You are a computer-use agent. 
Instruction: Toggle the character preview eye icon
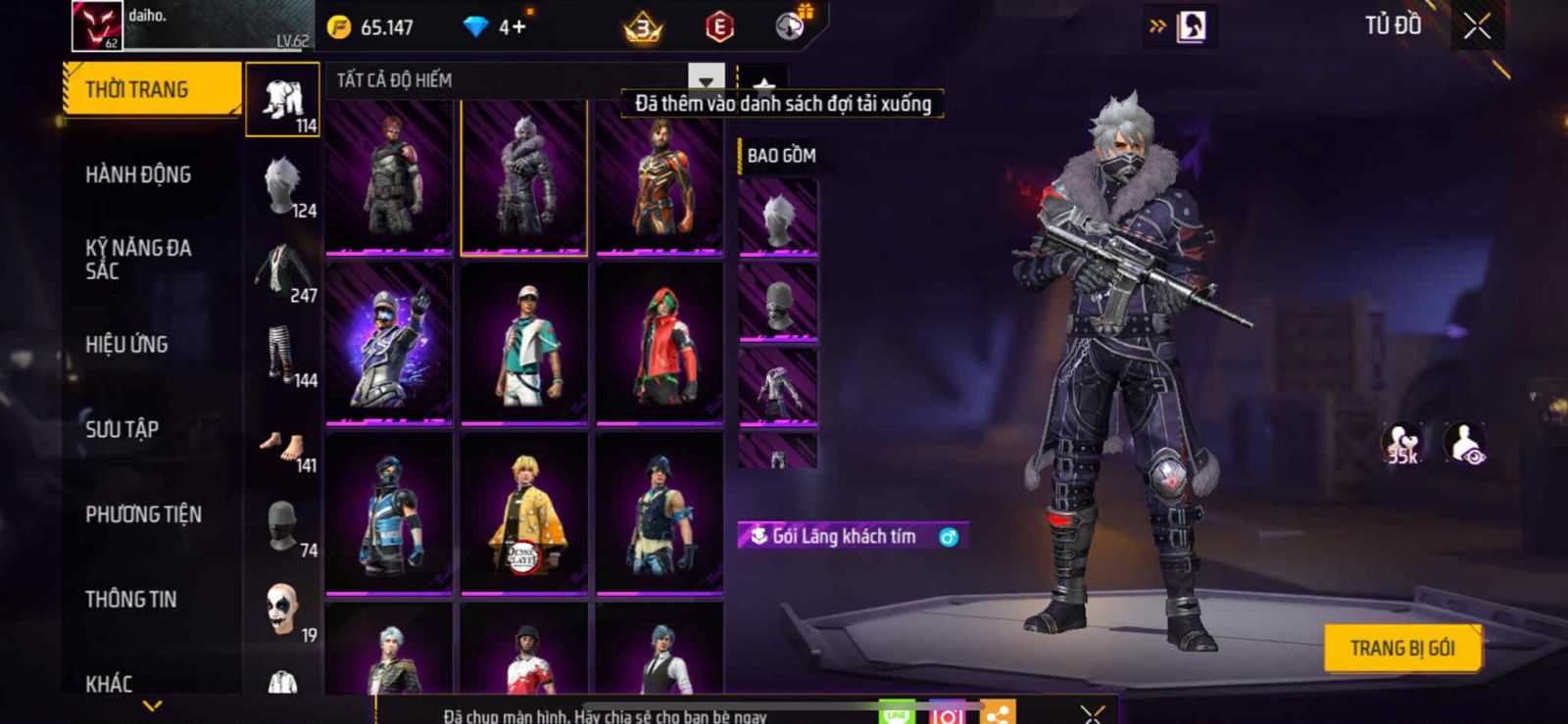pos(1466,444)
